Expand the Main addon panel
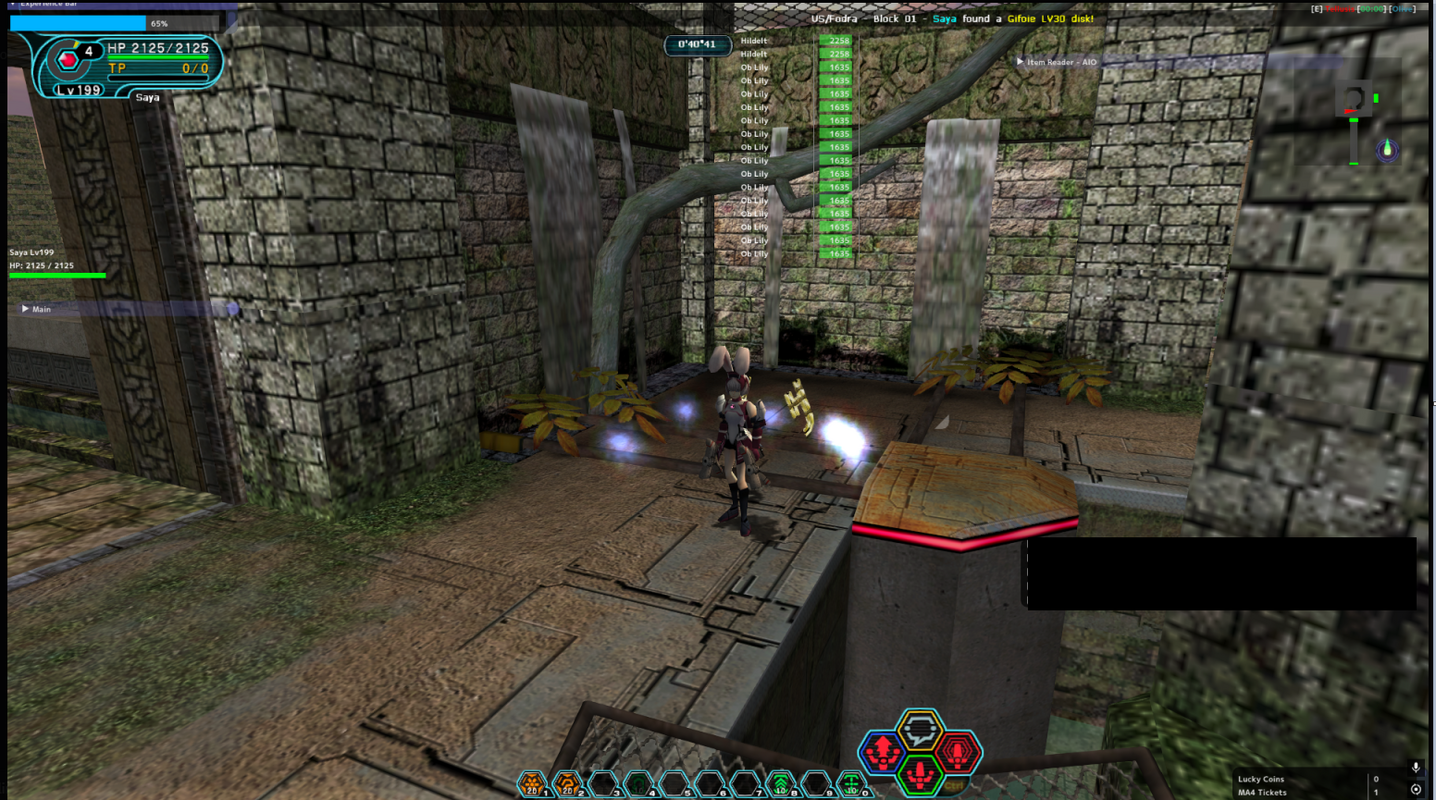The height and width of the screenshot is (800, 1436). [26, 309]
